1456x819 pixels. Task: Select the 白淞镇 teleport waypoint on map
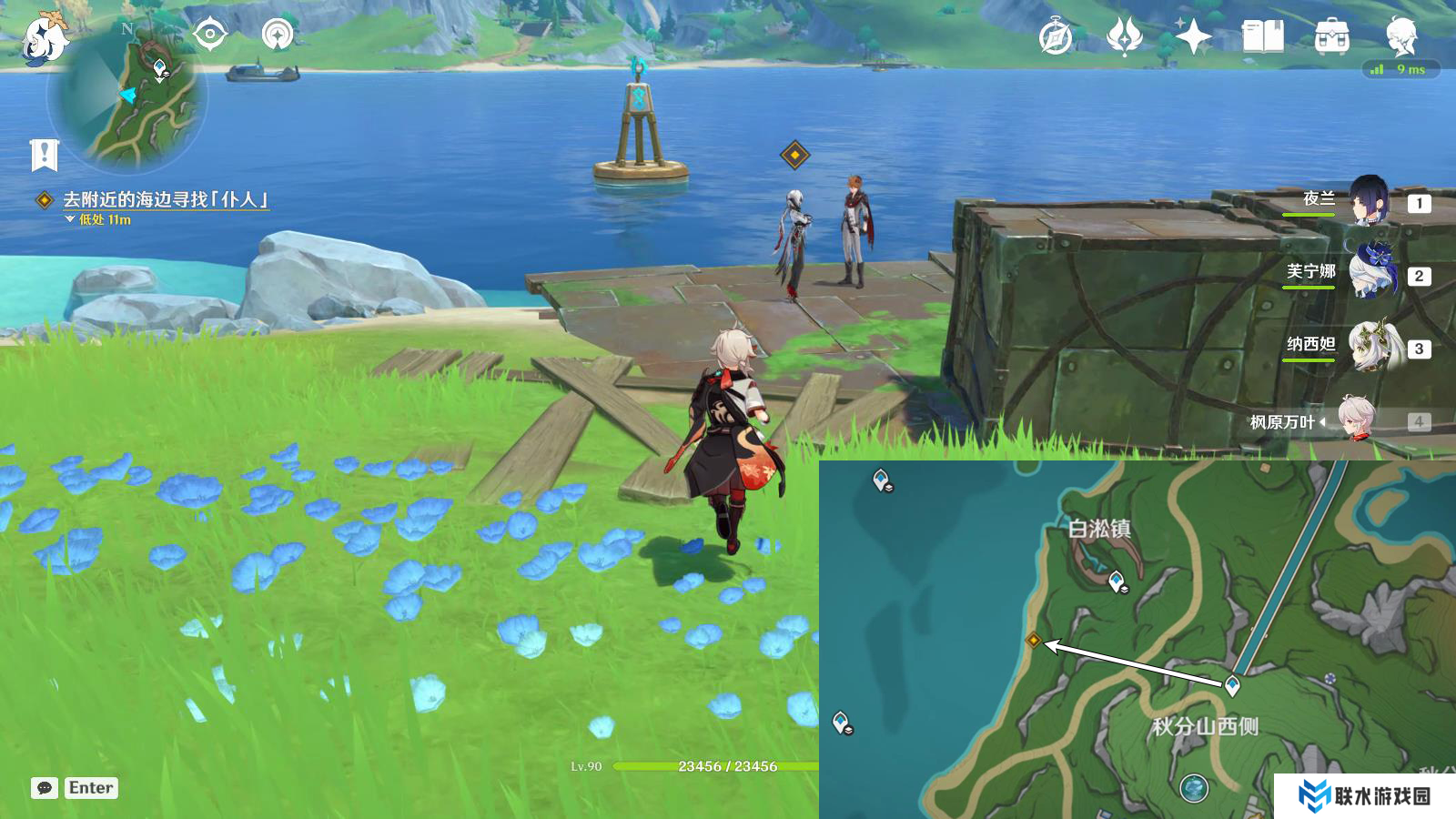click(x=1117, y=581)
